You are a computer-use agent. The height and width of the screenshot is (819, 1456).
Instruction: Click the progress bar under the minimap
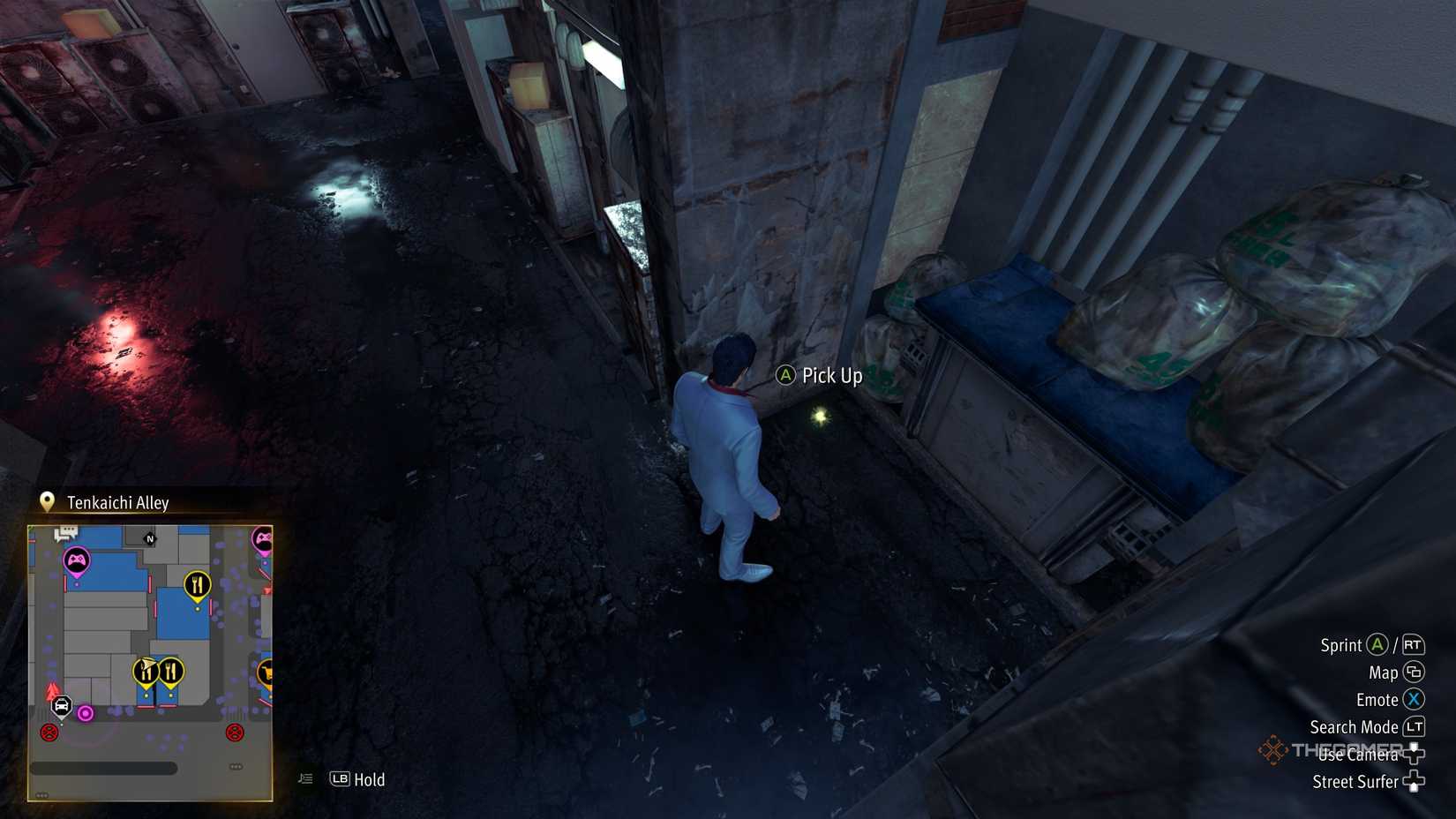click(x=104, y=768)
